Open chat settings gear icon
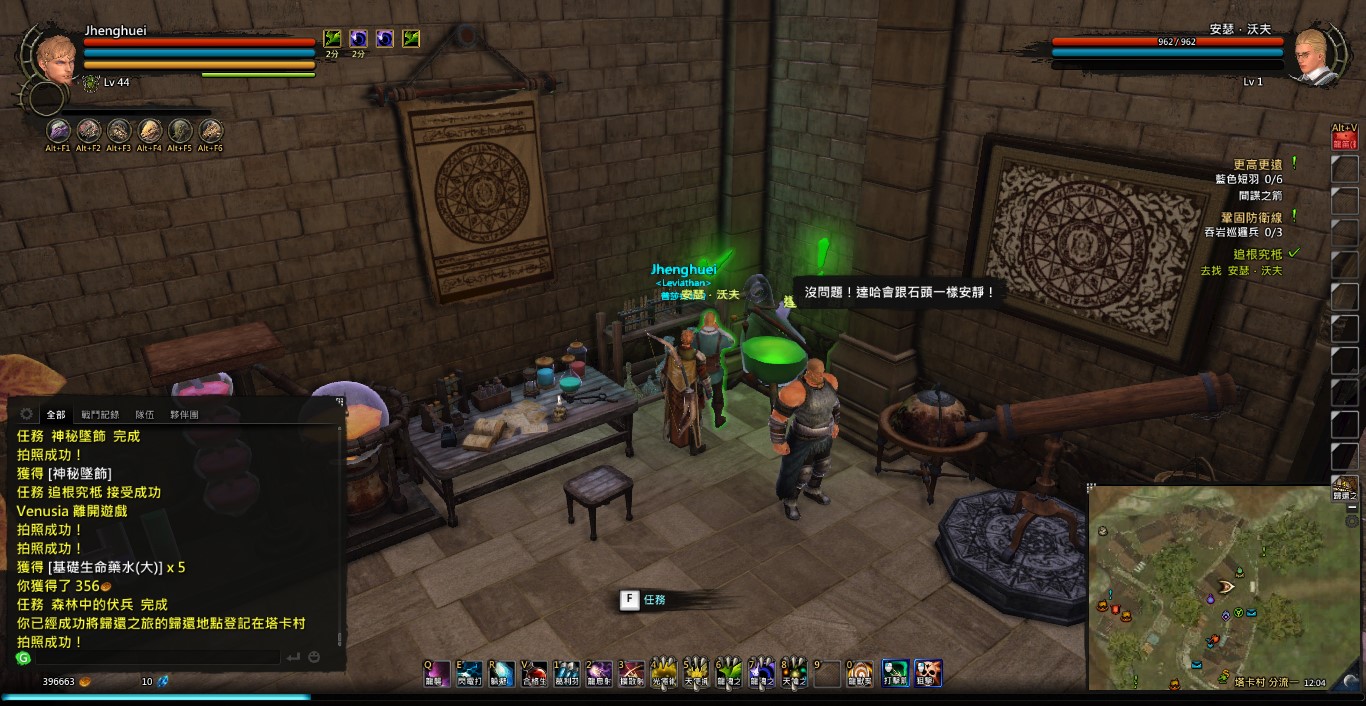This screenshot has width=1366, height=706. [26, 414]
